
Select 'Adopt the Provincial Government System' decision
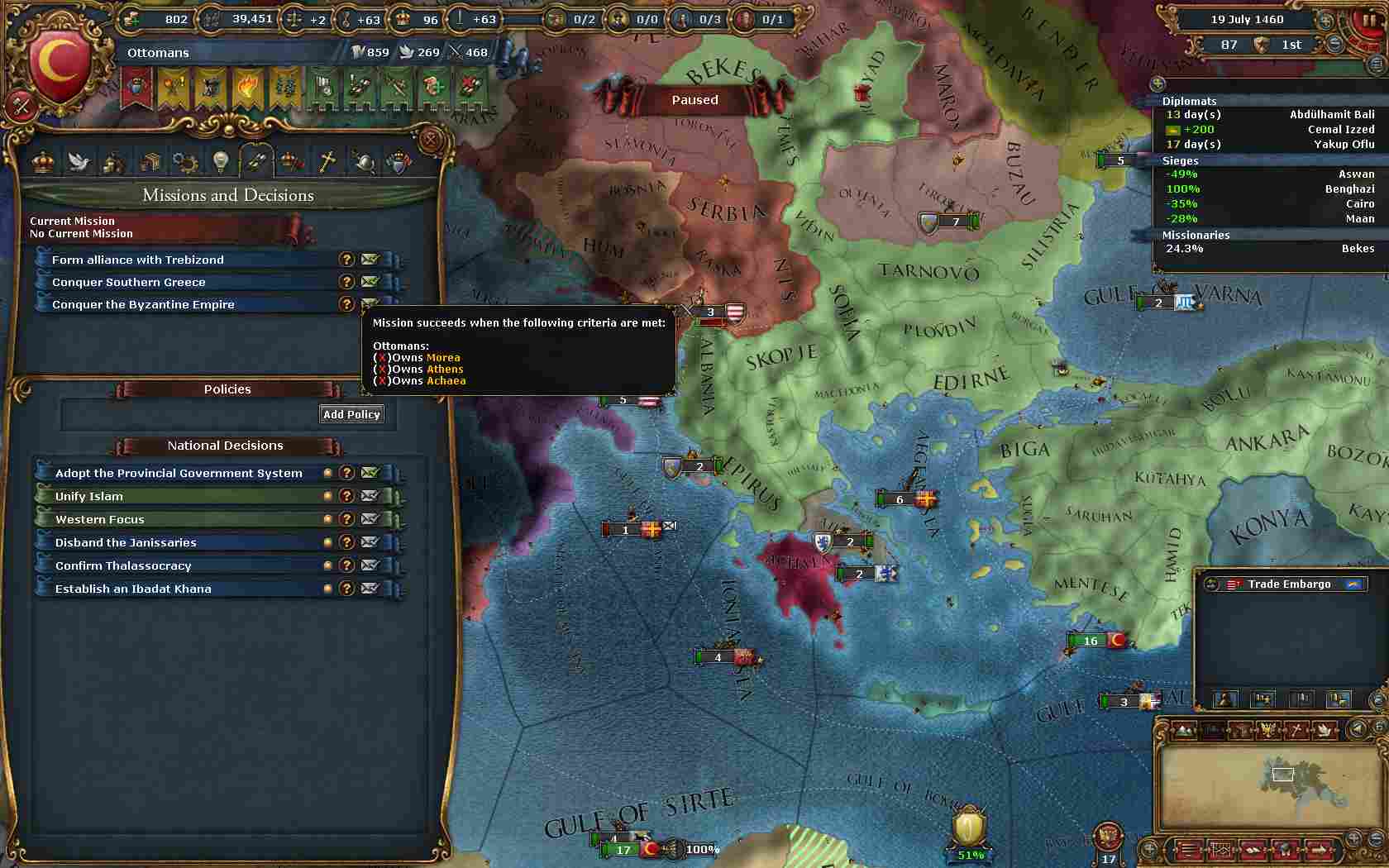click(179, 473)
